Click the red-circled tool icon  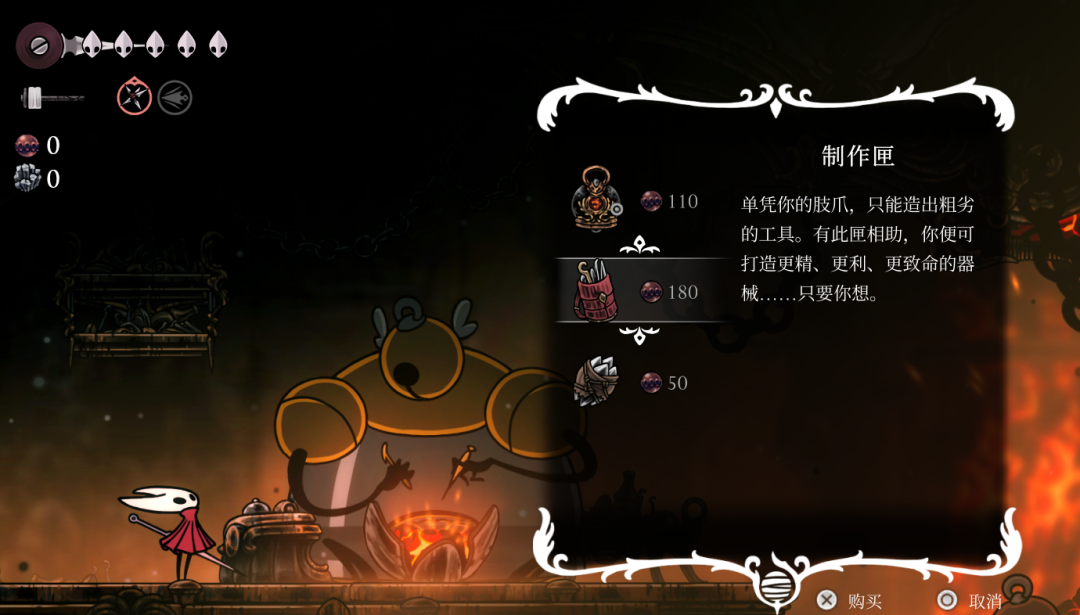click(134, 97)
